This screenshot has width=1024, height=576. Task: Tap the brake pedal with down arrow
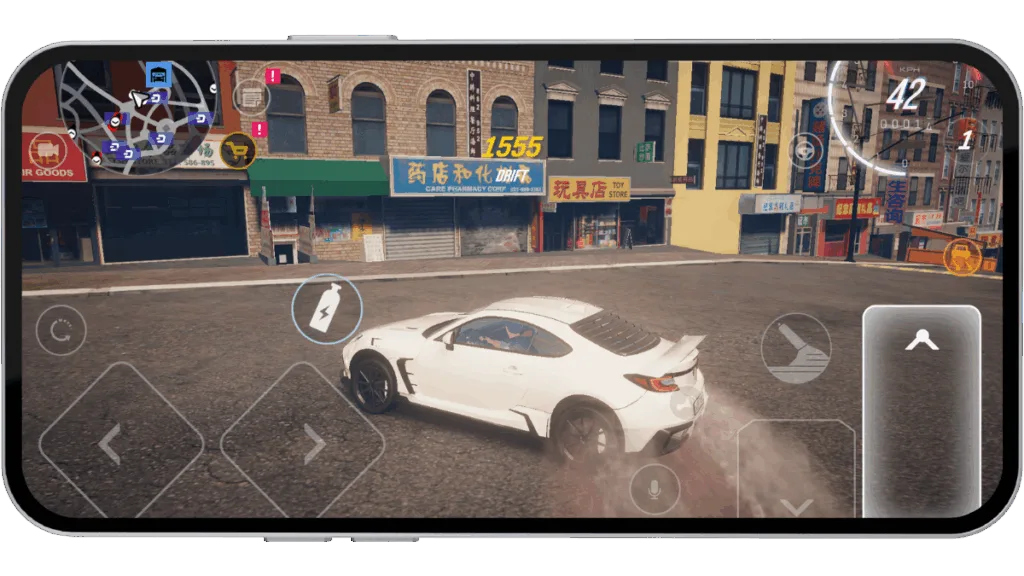(796, 478)
